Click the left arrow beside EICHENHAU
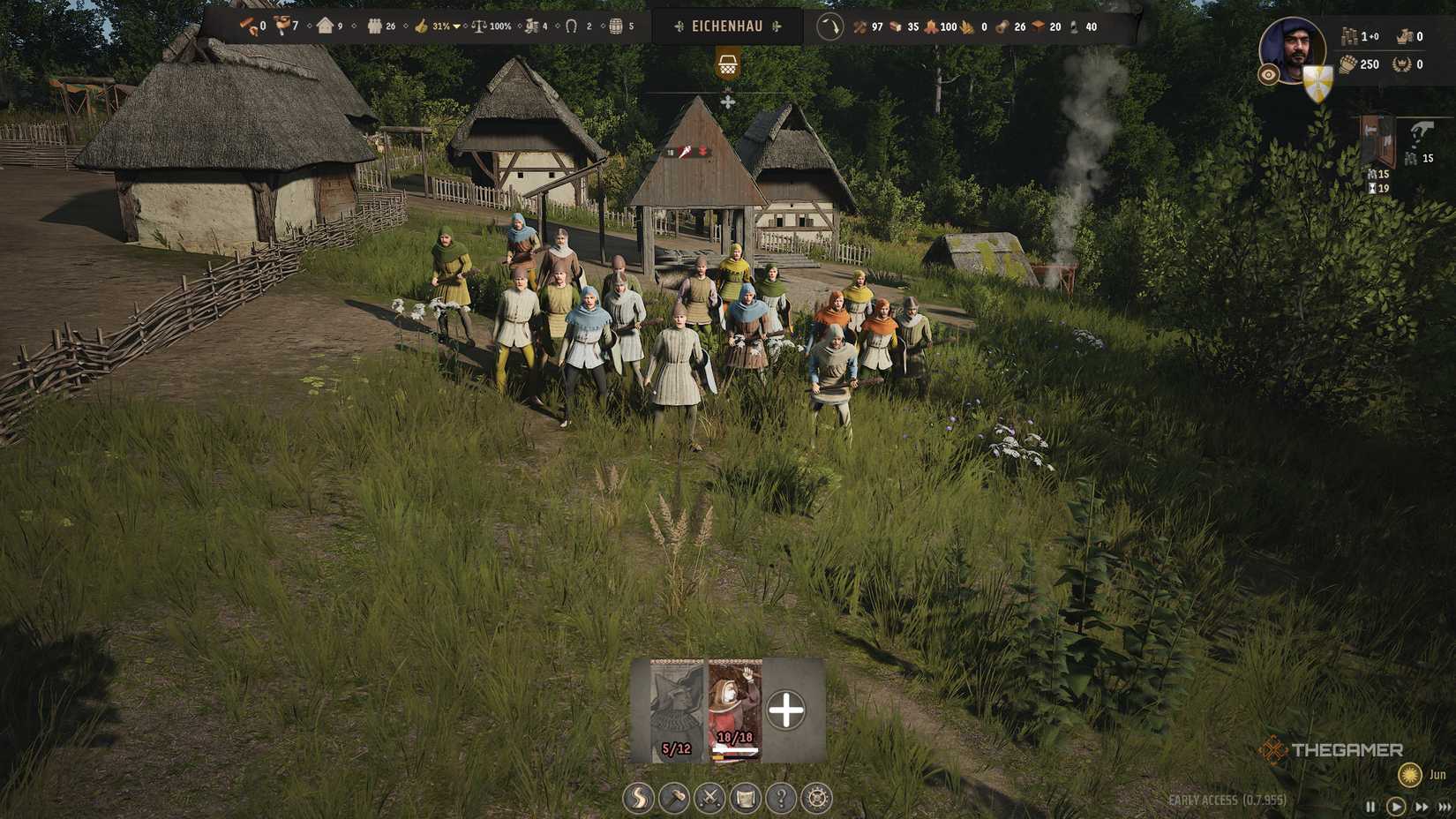Image resolution: width=1456 pixels, height=819 pixels. (679, 26)
